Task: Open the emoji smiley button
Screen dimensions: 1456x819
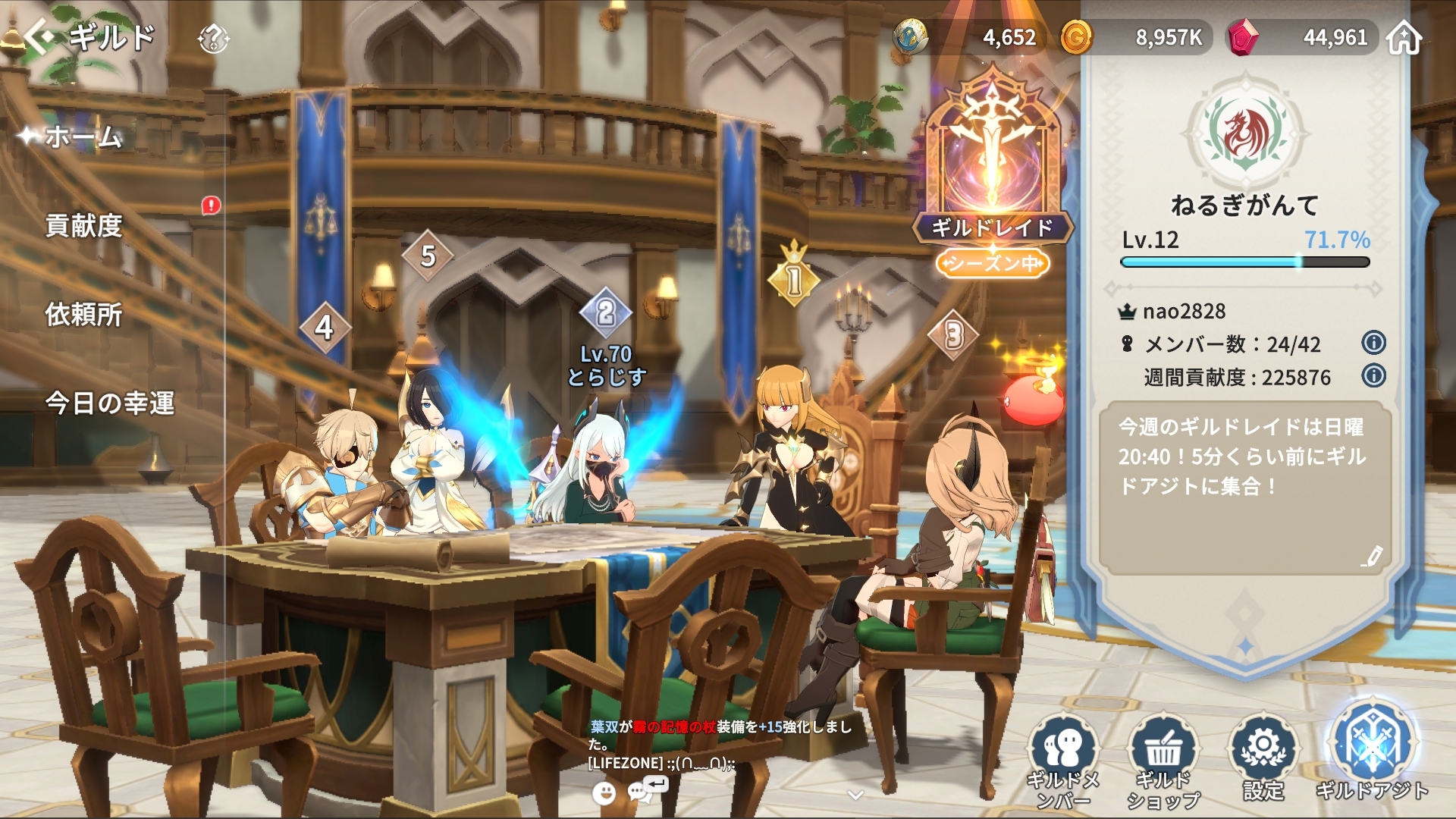Action: coord(604,793)
